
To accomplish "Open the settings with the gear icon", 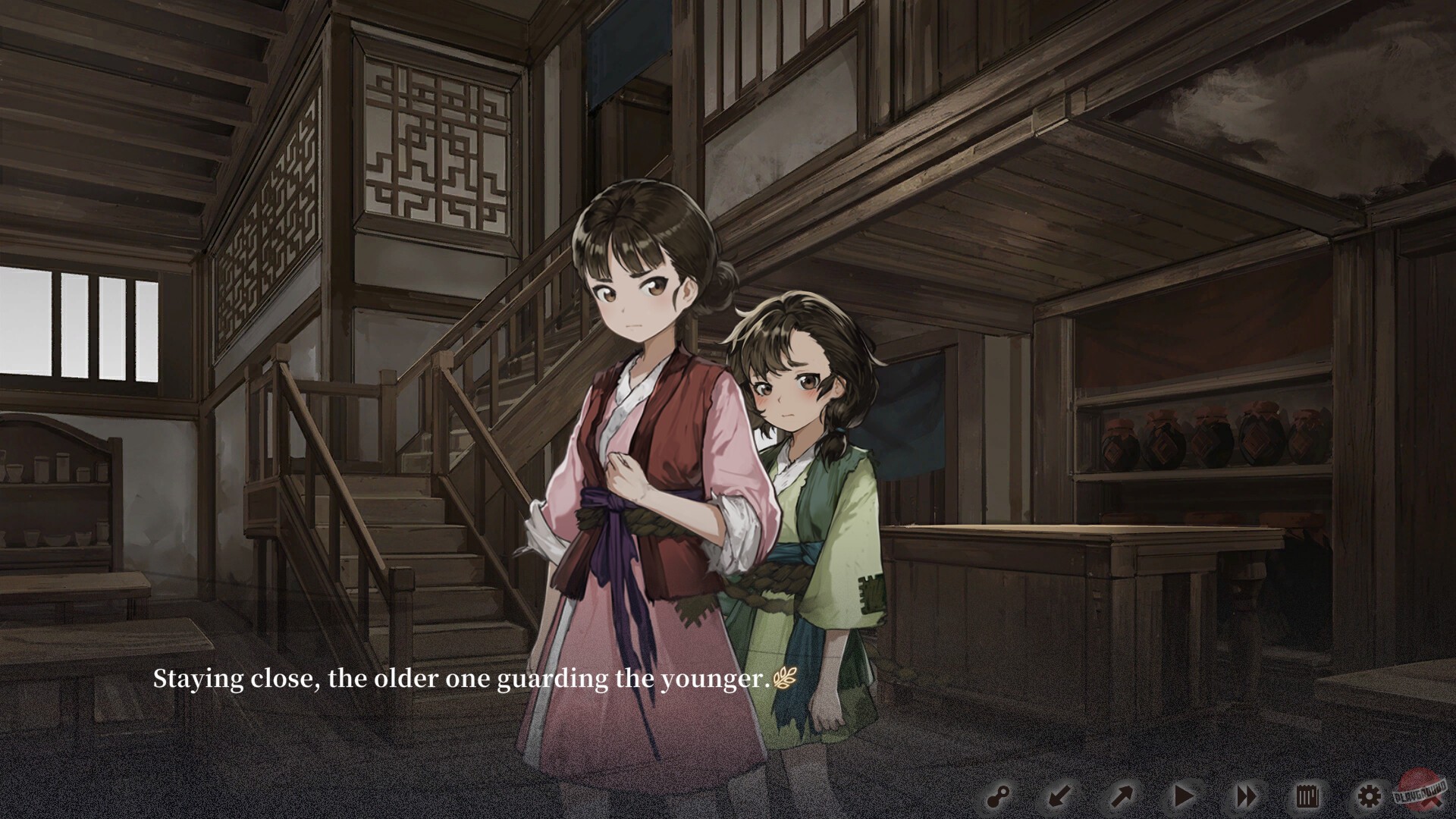I will (x=1370, y=796).
